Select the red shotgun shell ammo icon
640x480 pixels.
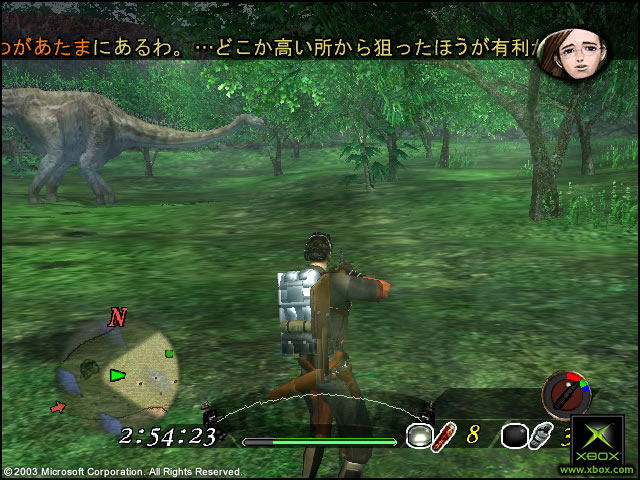pyautogui.click(x=445, y=435)
